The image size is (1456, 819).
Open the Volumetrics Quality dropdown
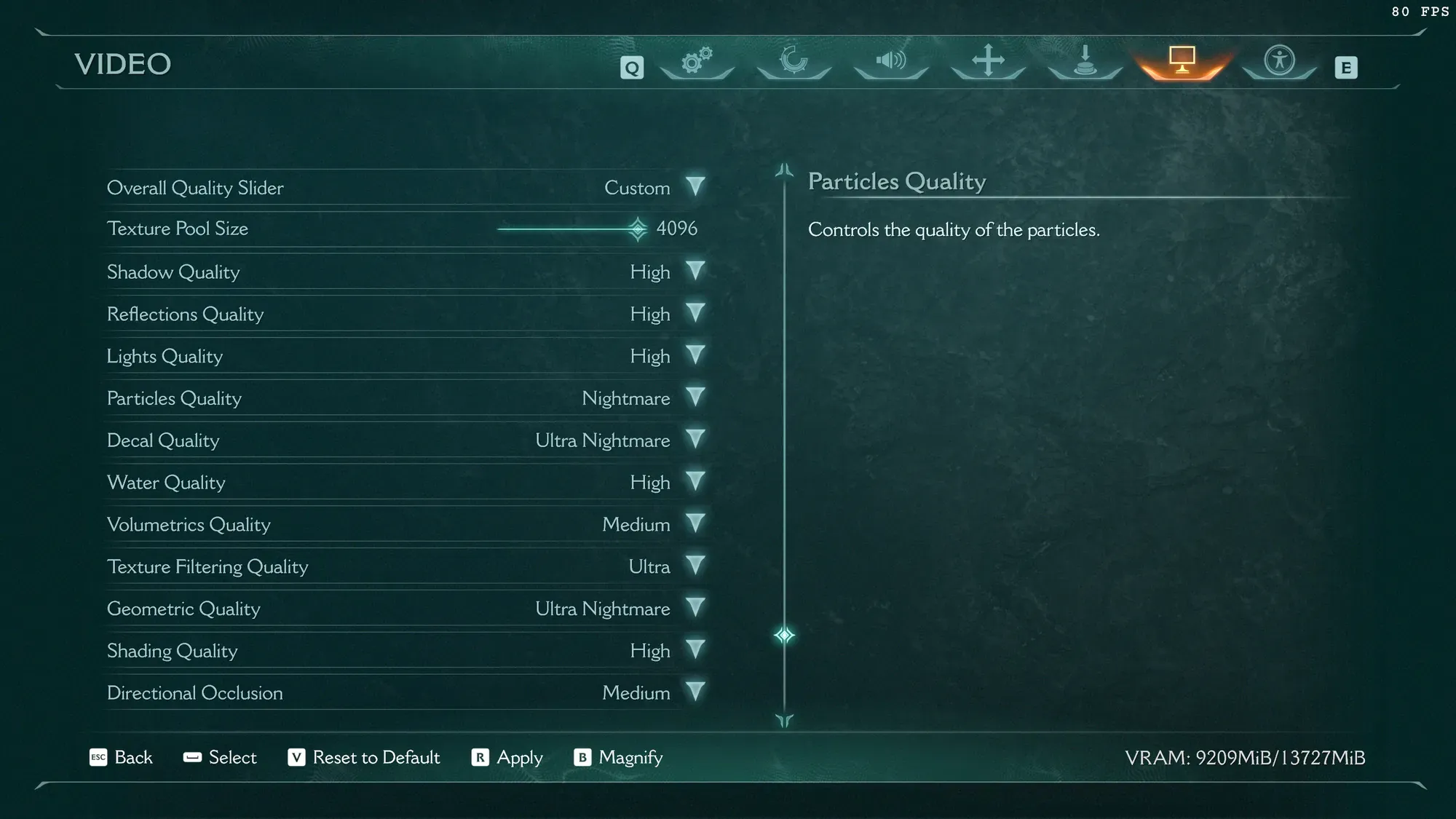click(695, 524)
